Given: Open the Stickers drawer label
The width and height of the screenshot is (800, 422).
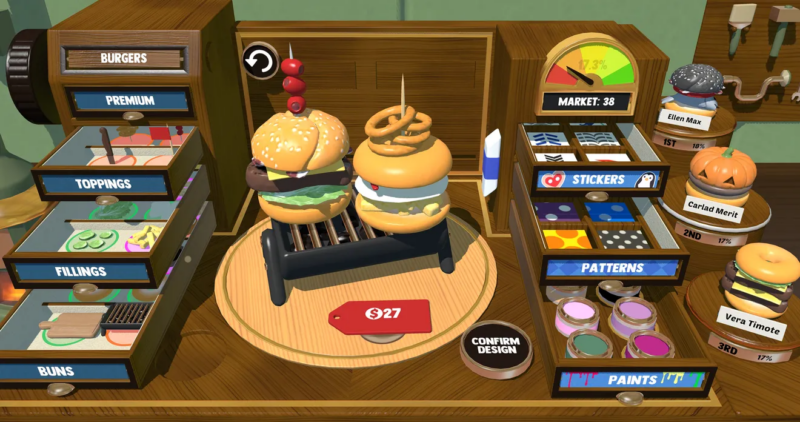Looking at the screenshot, I should tap(597, 180).
